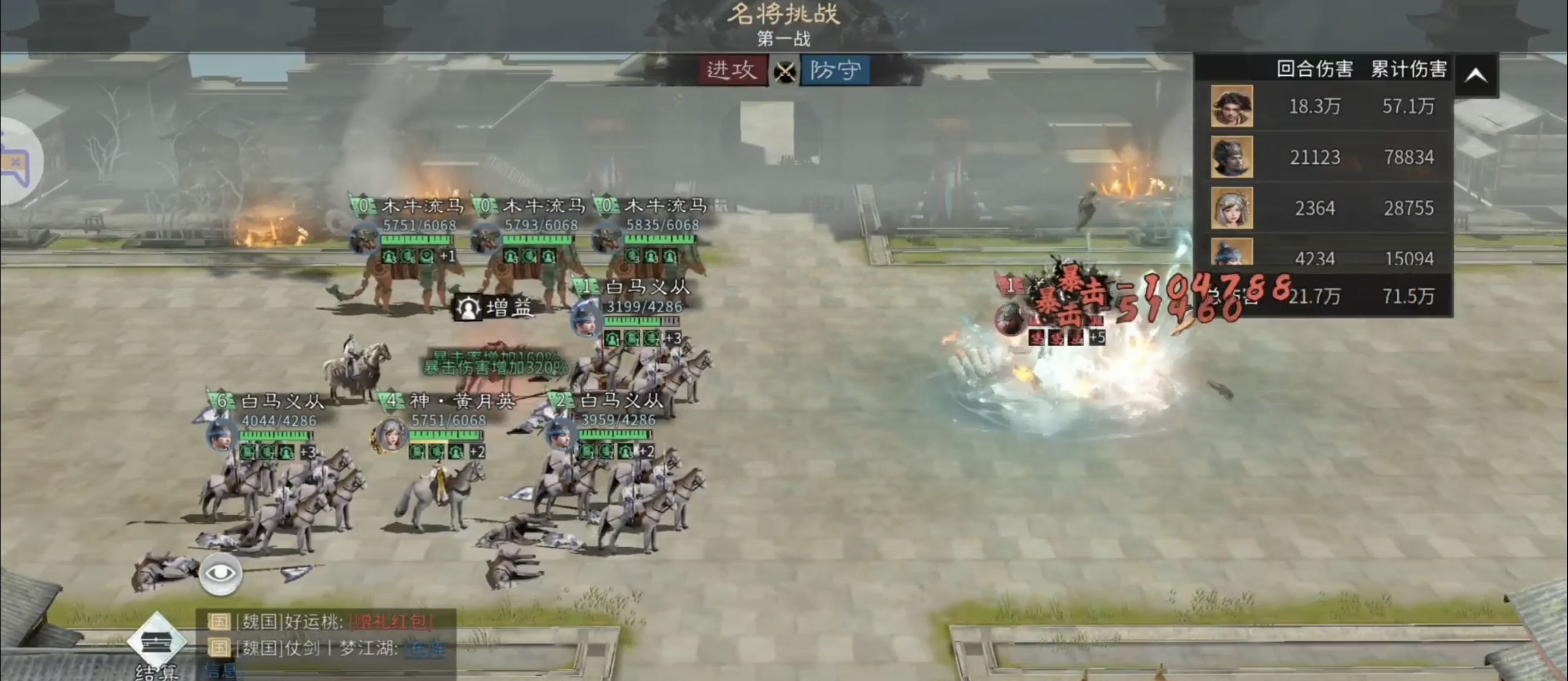Screen dimensions: 1568x681
Task: Toggle the eye visibility icon
Action: [220, 574]
